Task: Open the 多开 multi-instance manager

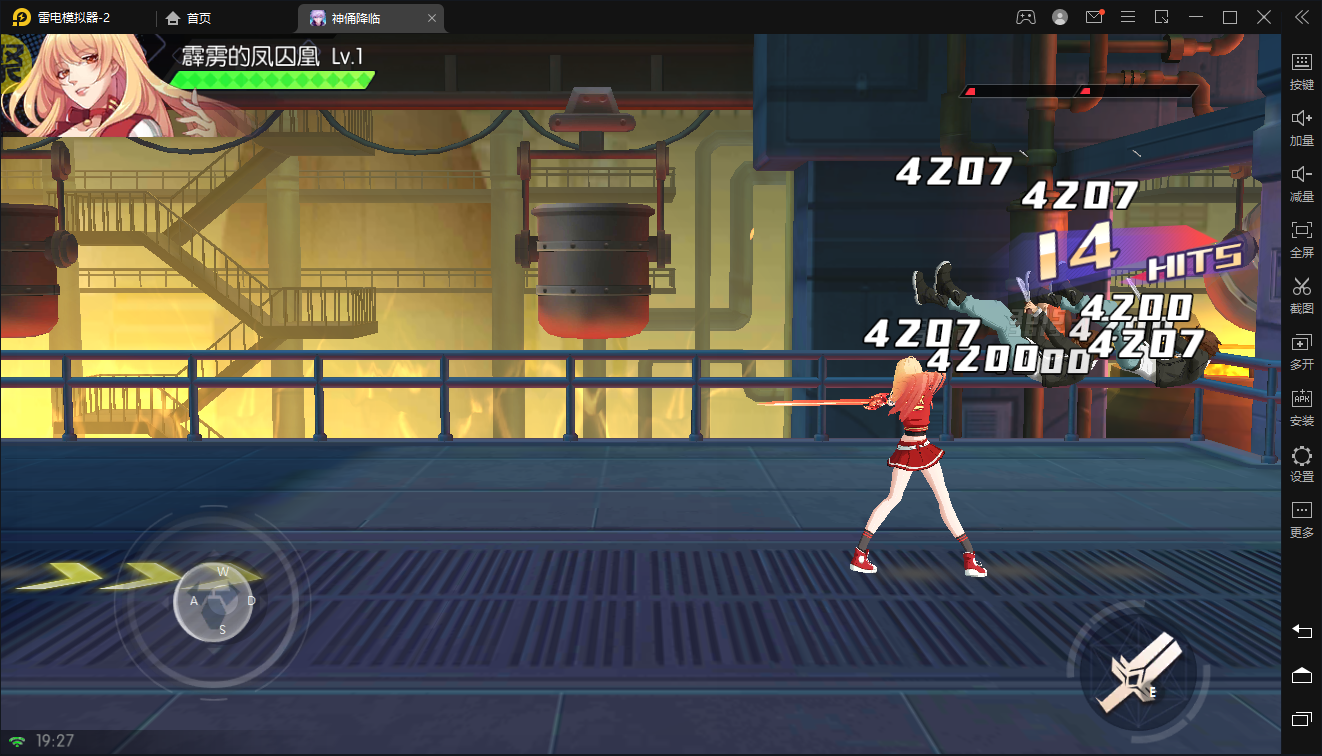Action: [1301, 351]
